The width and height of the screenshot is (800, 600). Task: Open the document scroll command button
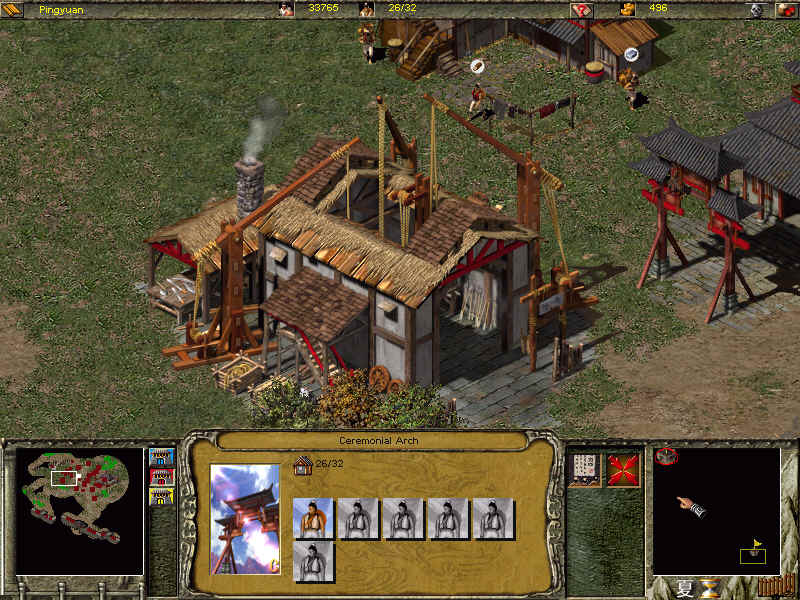click(584, 469)
